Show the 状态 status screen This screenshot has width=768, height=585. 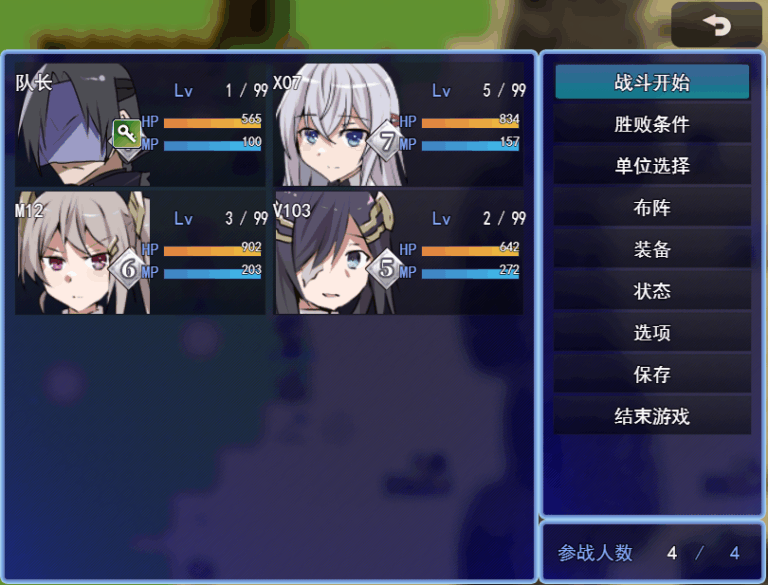point(652,291)
